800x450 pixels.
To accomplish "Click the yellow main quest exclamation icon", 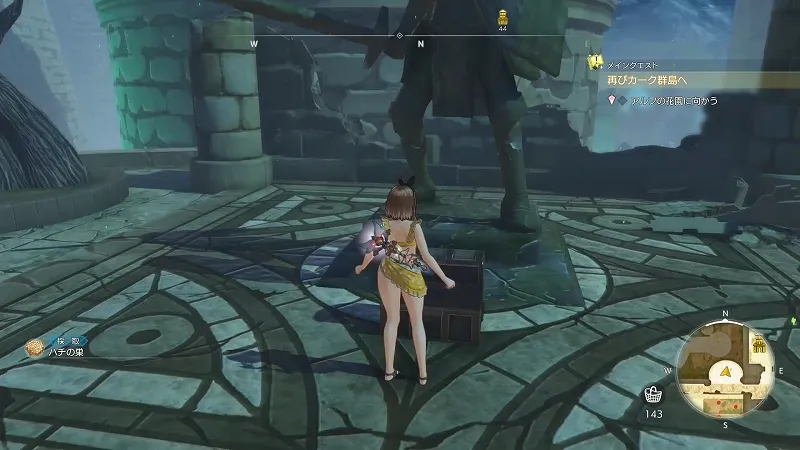I will point(594,62).
